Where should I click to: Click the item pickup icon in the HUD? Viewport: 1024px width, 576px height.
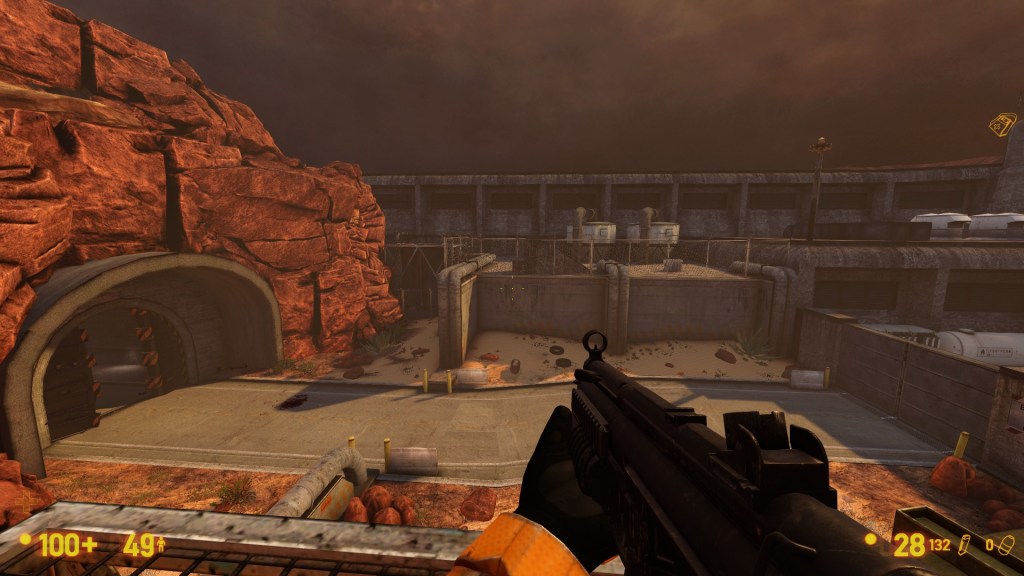pos(1002,123)
